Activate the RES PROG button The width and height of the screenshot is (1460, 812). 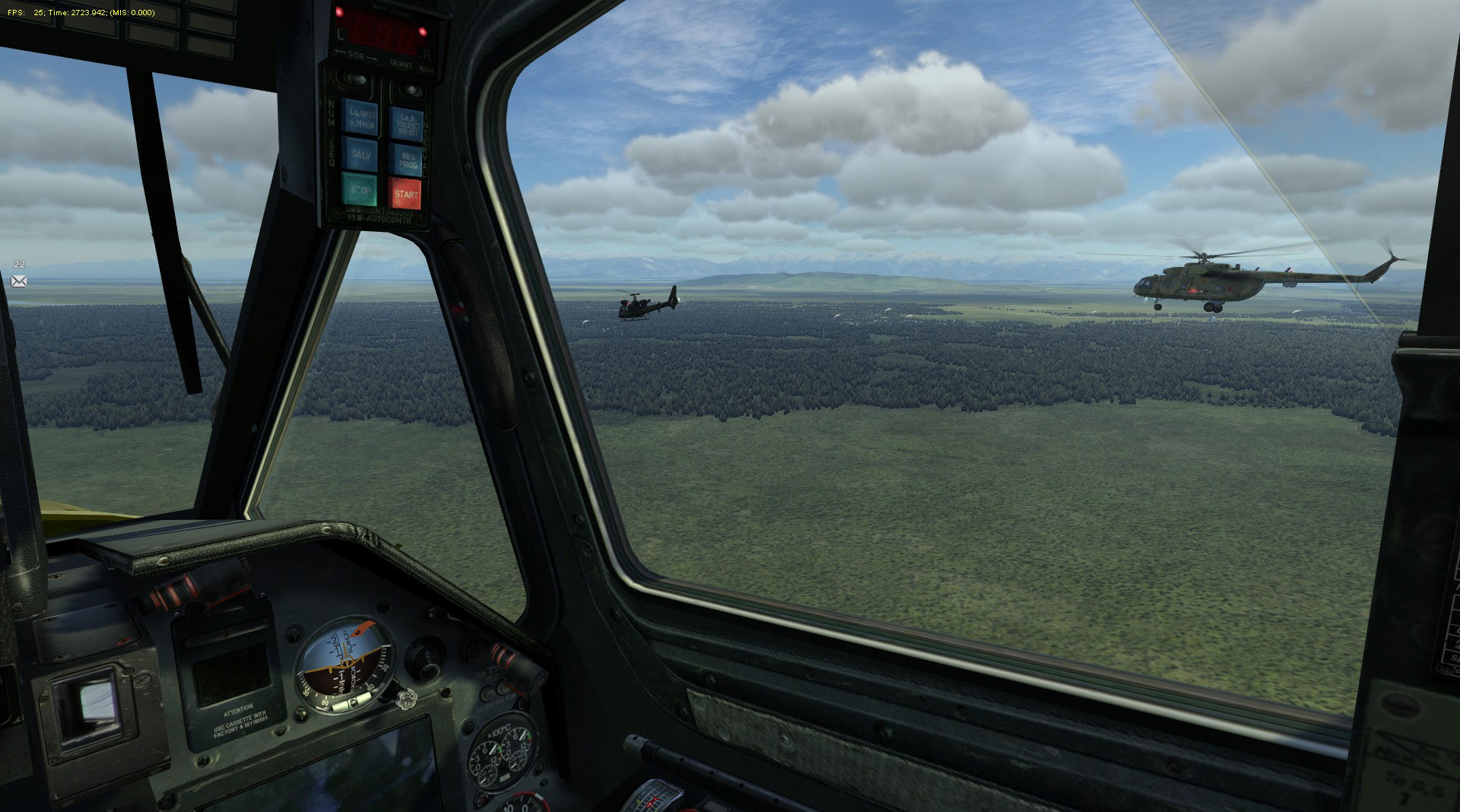(x=405, y=159)
